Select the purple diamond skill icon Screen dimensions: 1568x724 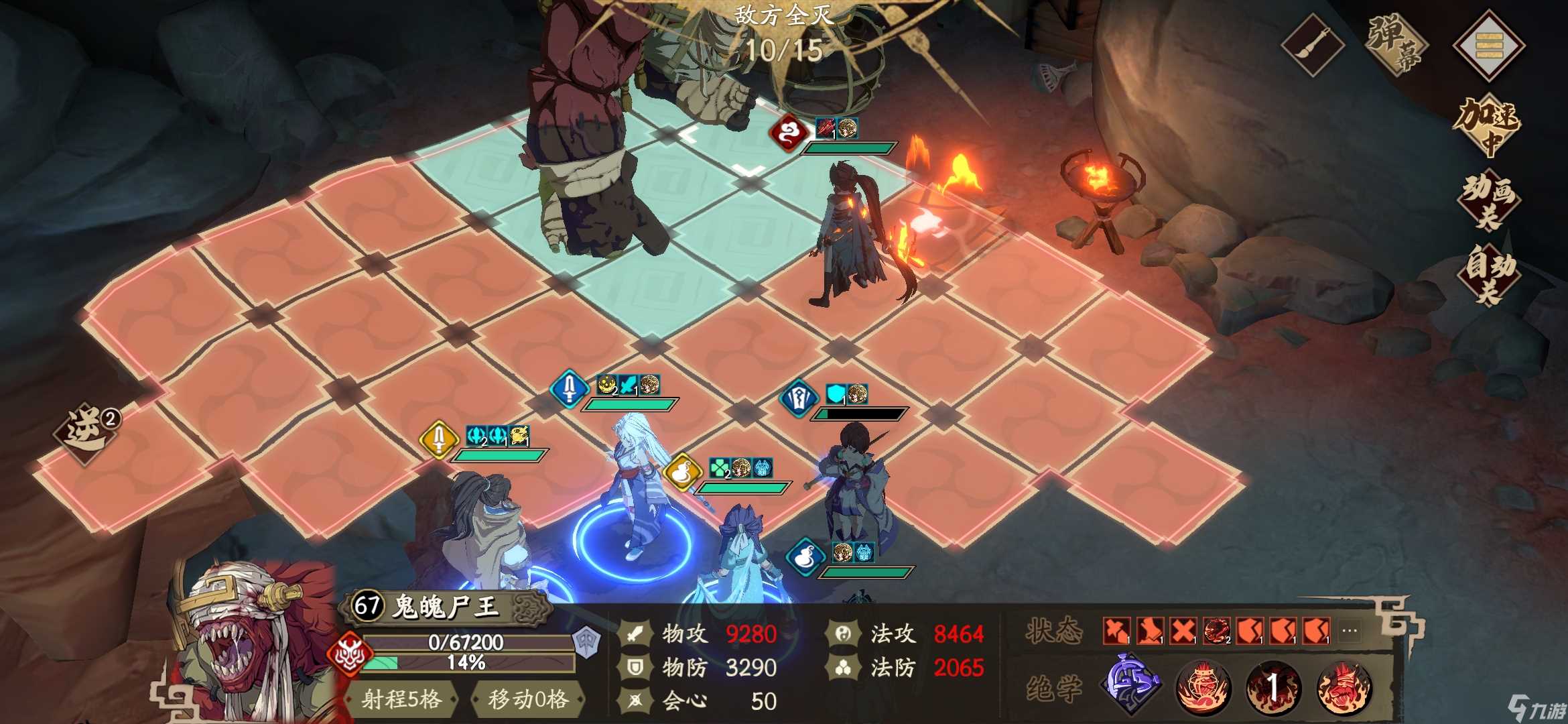click(1132, 684)
